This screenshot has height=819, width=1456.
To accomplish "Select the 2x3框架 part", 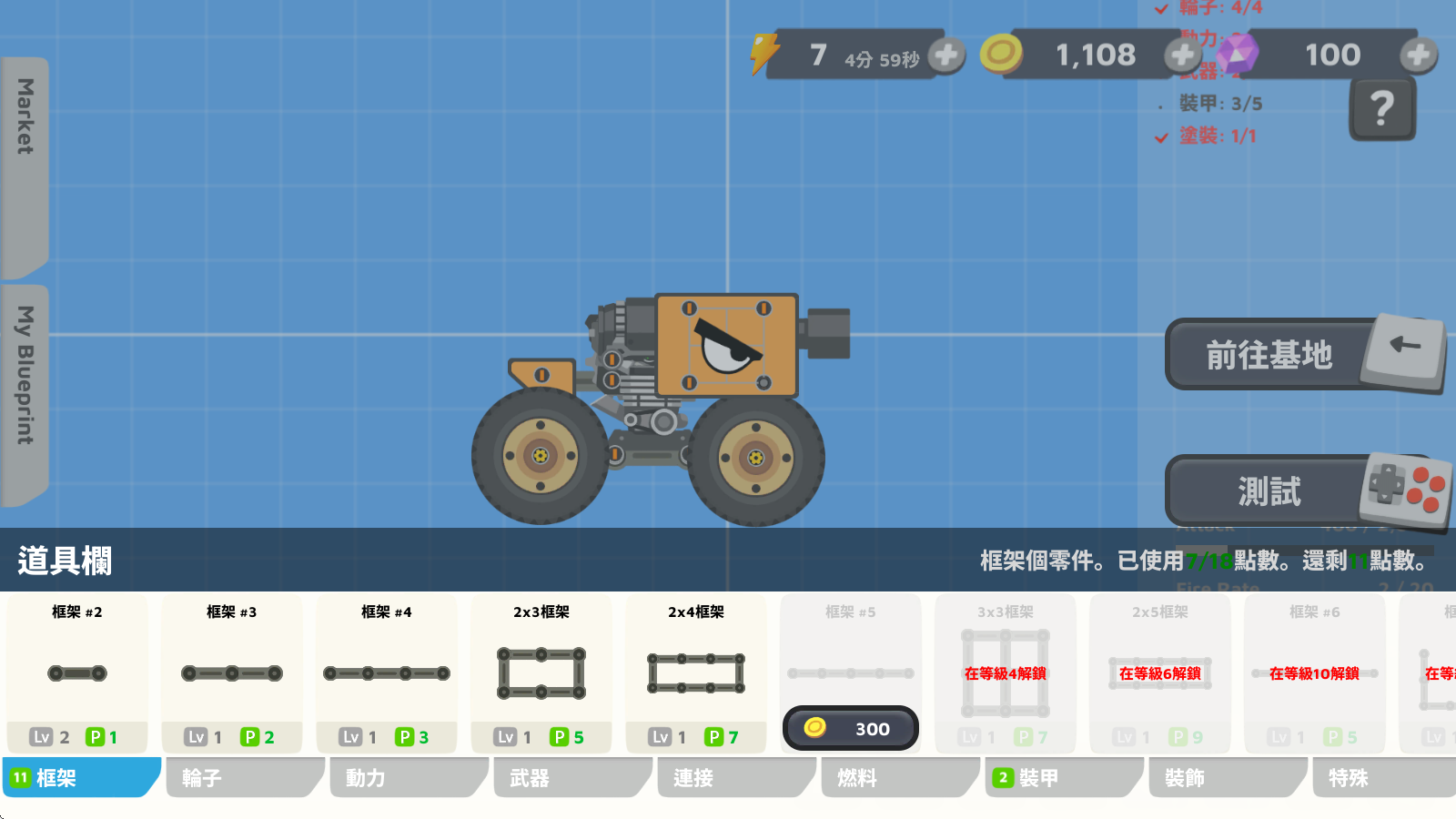I will (541, 673).
